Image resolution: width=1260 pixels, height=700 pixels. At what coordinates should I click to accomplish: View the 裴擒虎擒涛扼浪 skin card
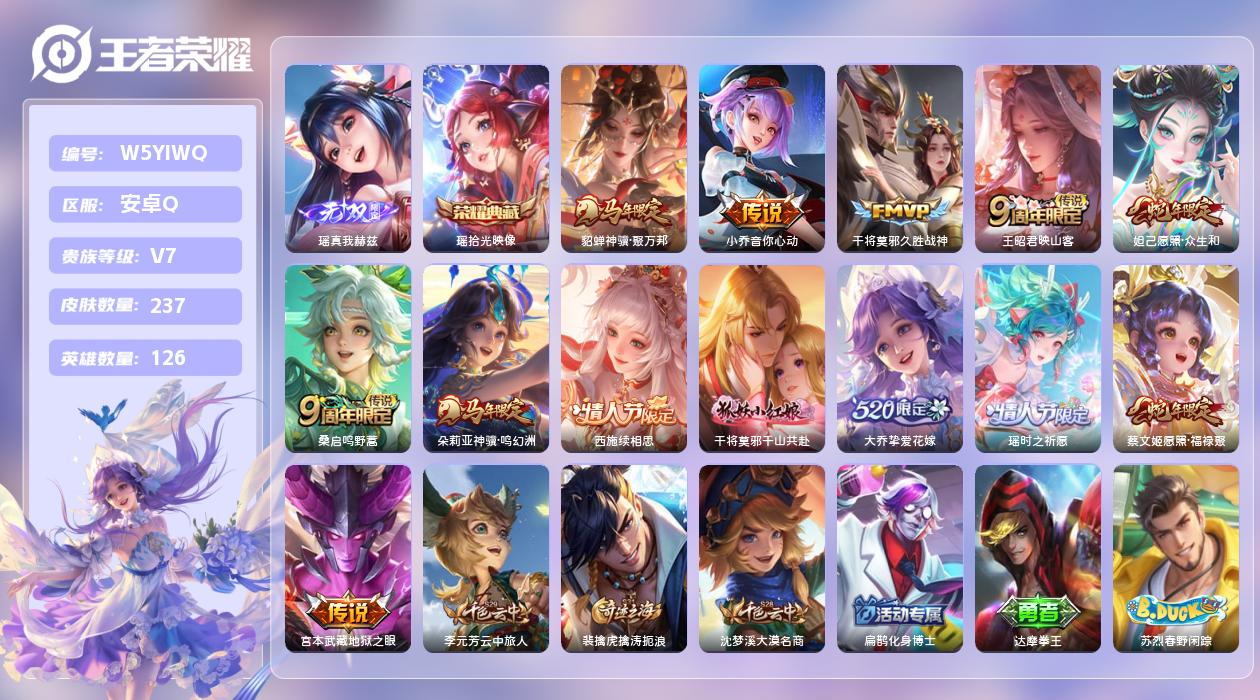click(x=624, y=558)
